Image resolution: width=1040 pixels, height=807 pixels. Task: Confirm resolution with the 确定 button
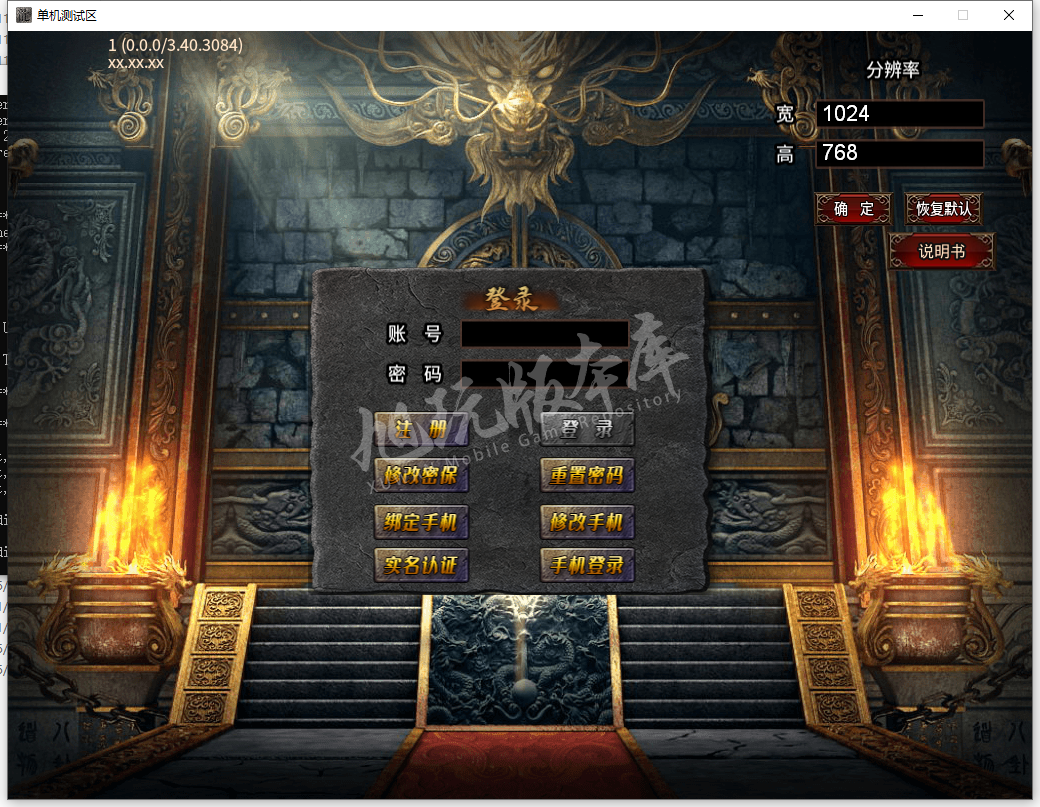point(853,209)
